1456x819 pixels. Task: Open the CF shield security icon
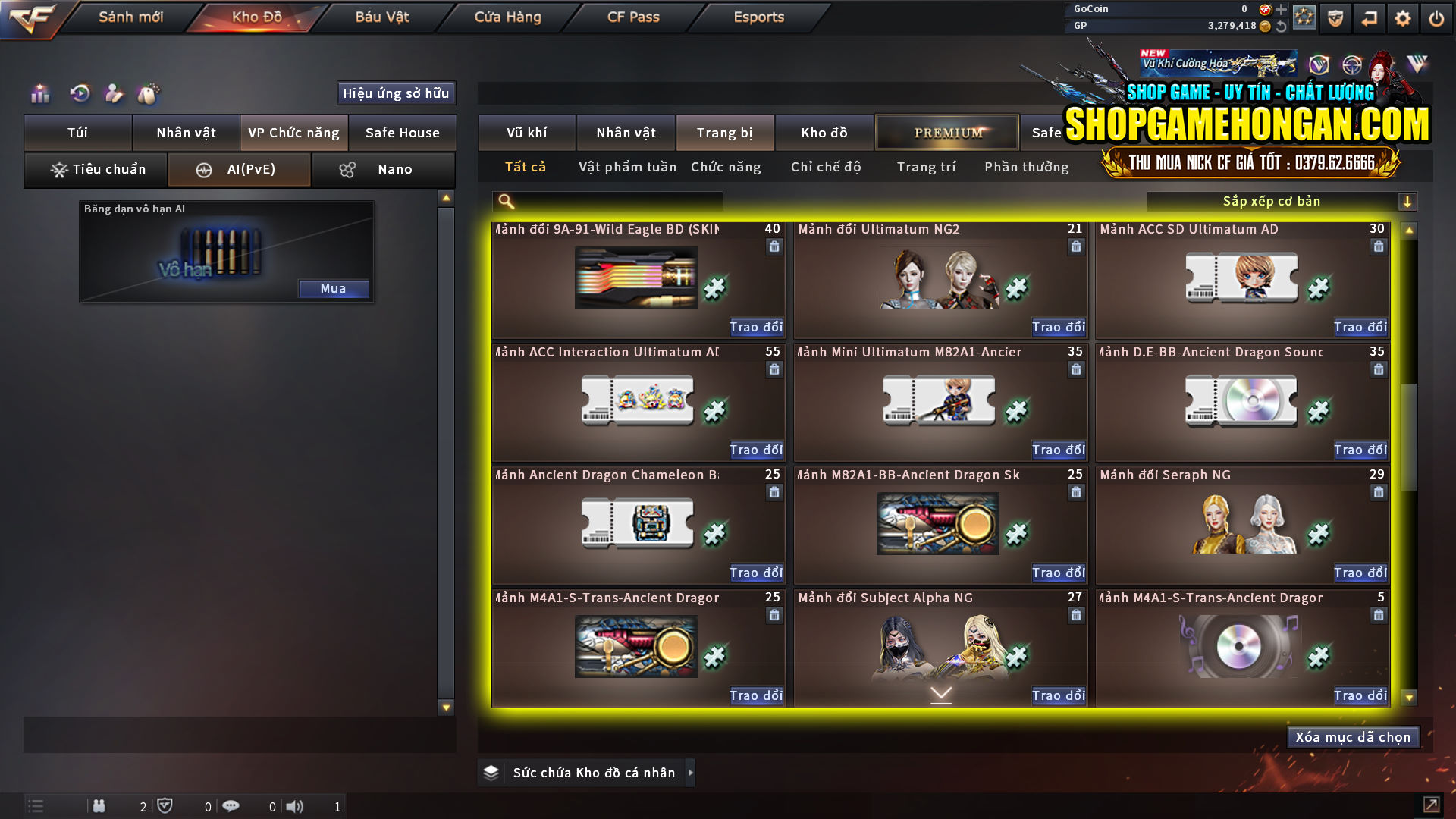pyautogui.click(x=1336, y=17)
